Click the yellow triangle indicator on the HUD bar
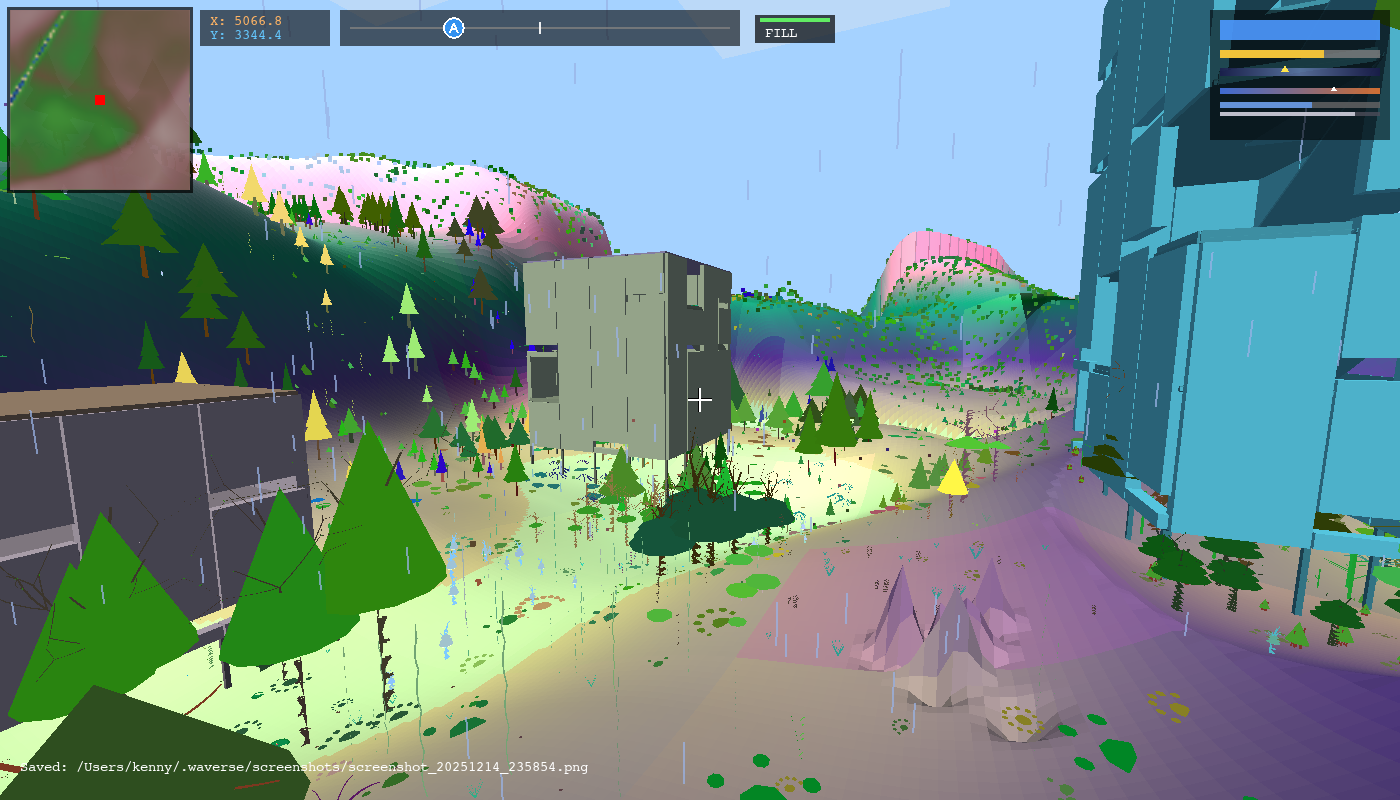This screenshot has height=800, width=1400. coord(1285,70)
